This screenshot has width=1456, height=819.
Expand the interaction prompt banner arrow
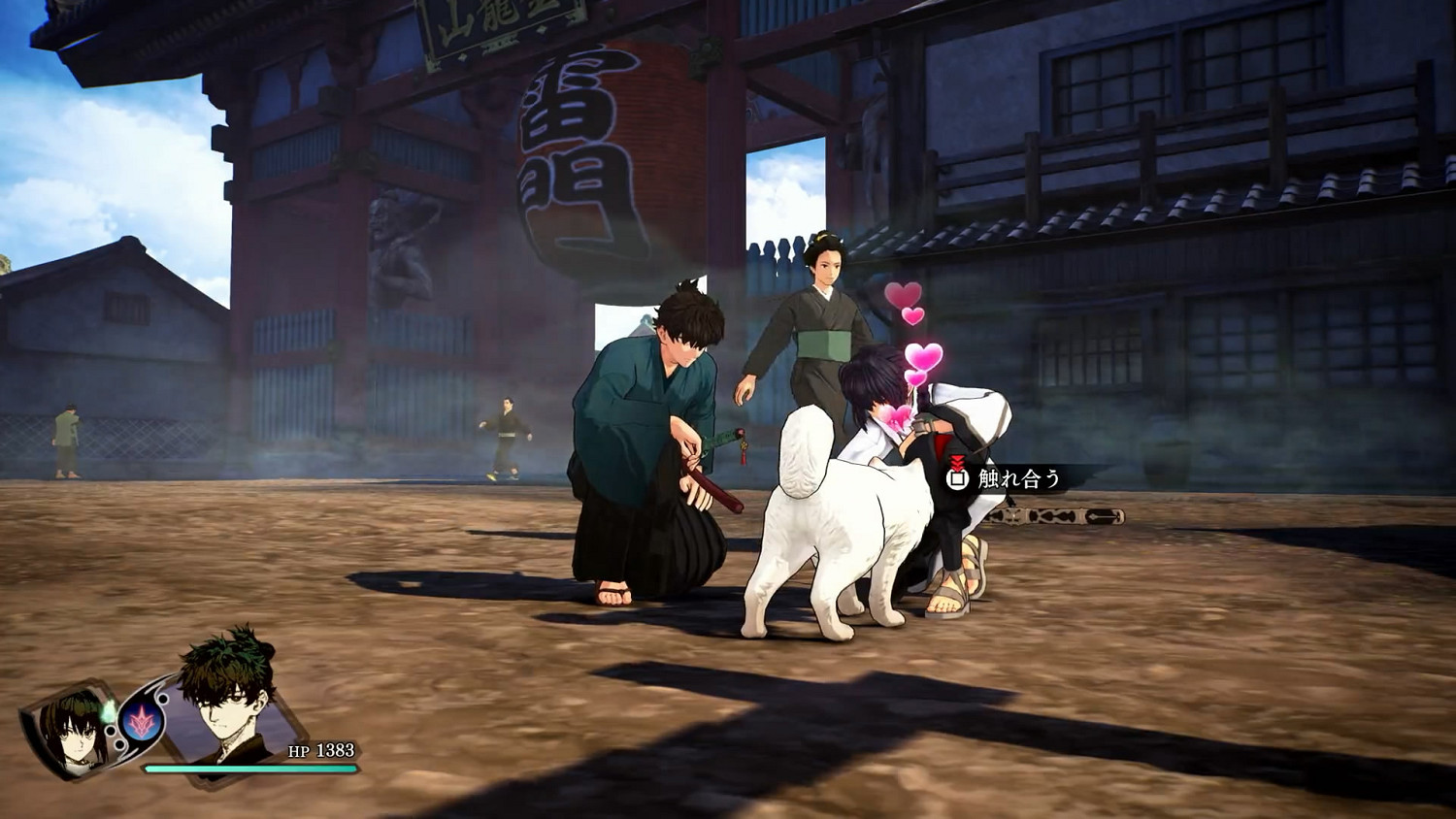[x=989, y=461]
